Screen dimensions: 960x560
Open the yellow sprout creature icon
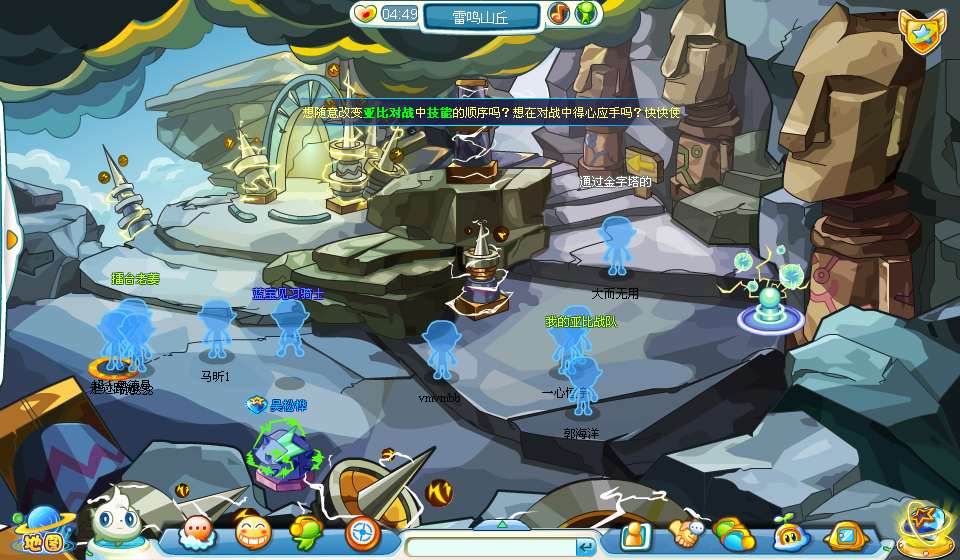pos(790,535)
